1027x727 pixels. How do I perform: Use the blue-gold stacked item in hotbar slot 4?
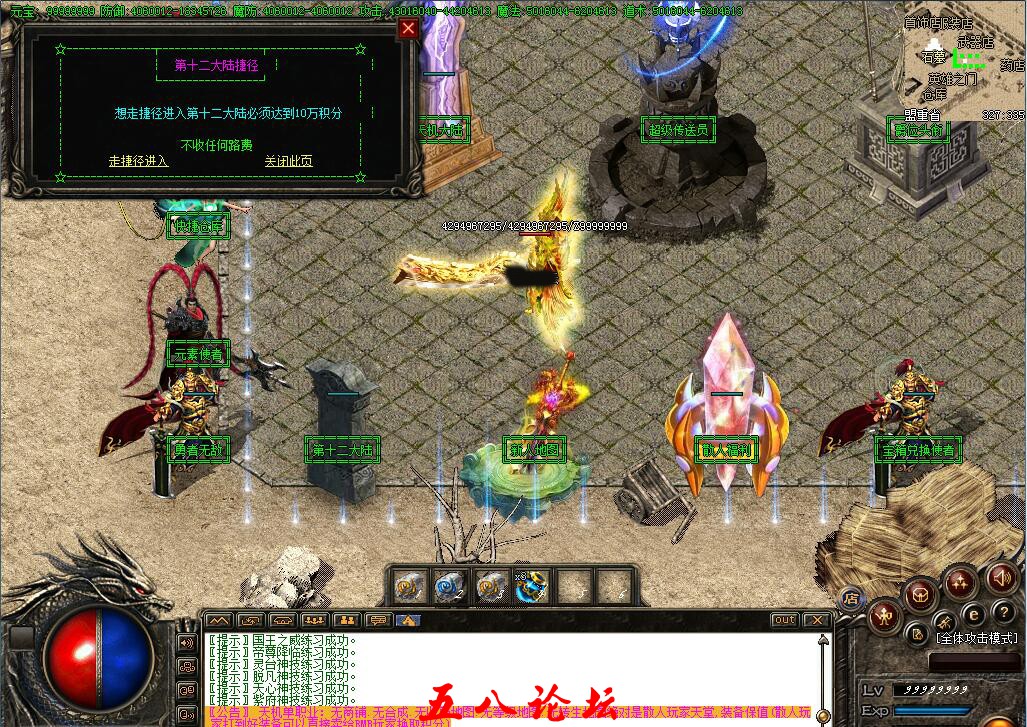pos(532,587)
